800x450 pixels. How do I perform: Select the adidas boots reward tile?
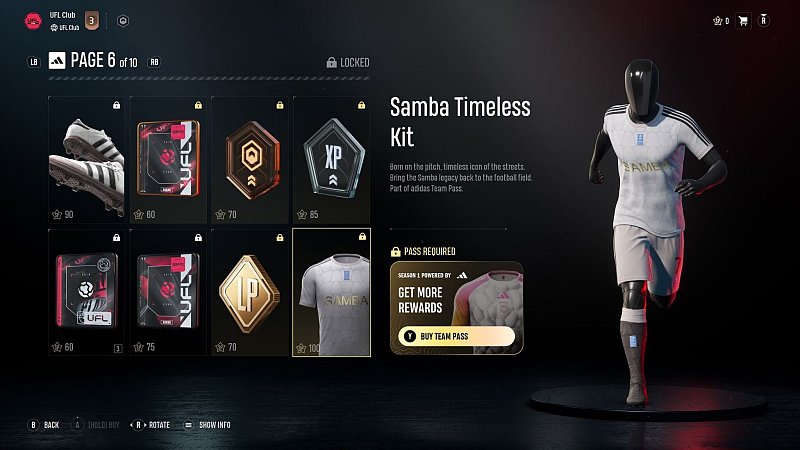click(88, 160)
